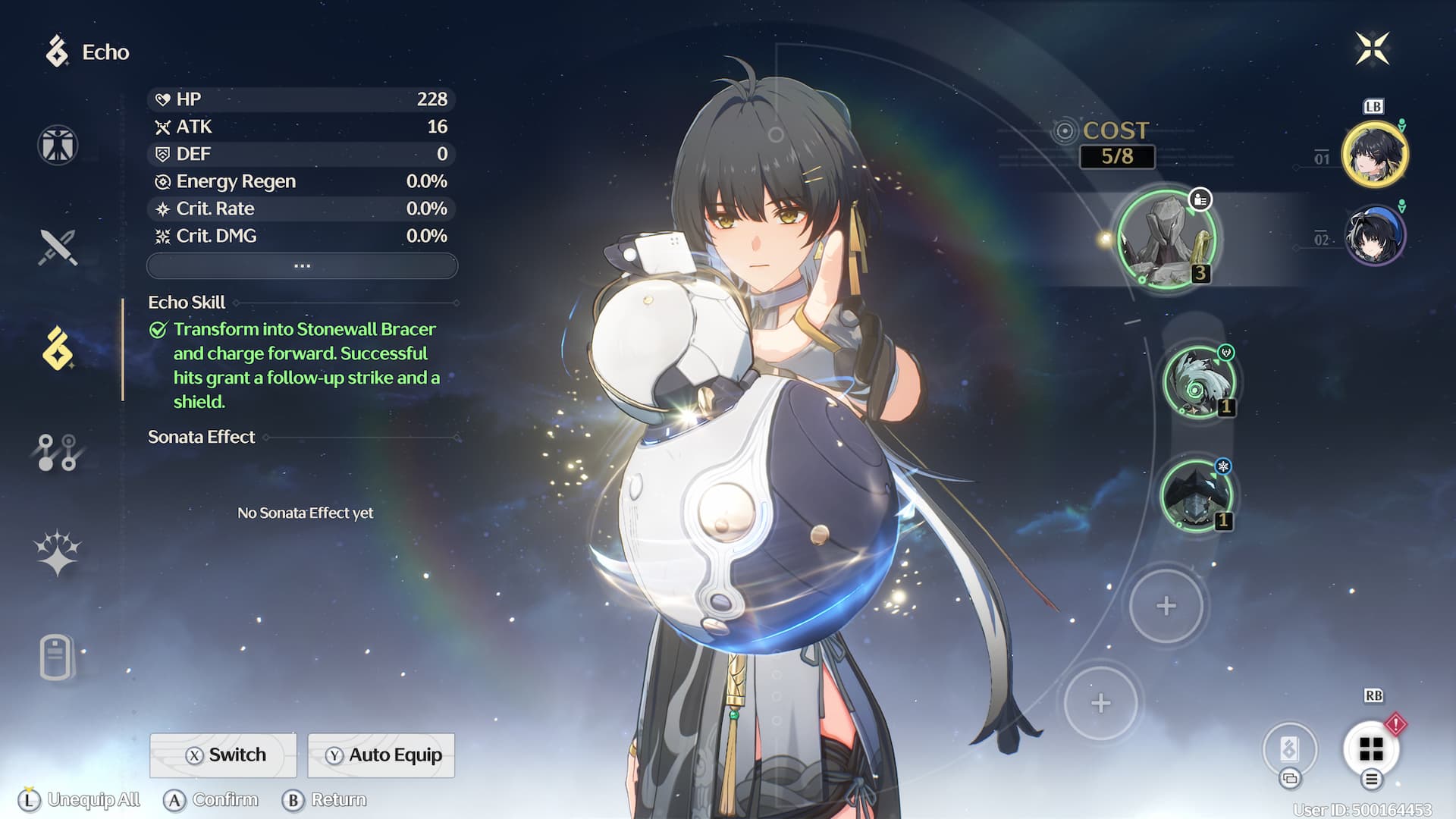The height and width of the screenshot is (819, 1456).
Task: Activate the Auto Equip button
Action: pos(381,755)
